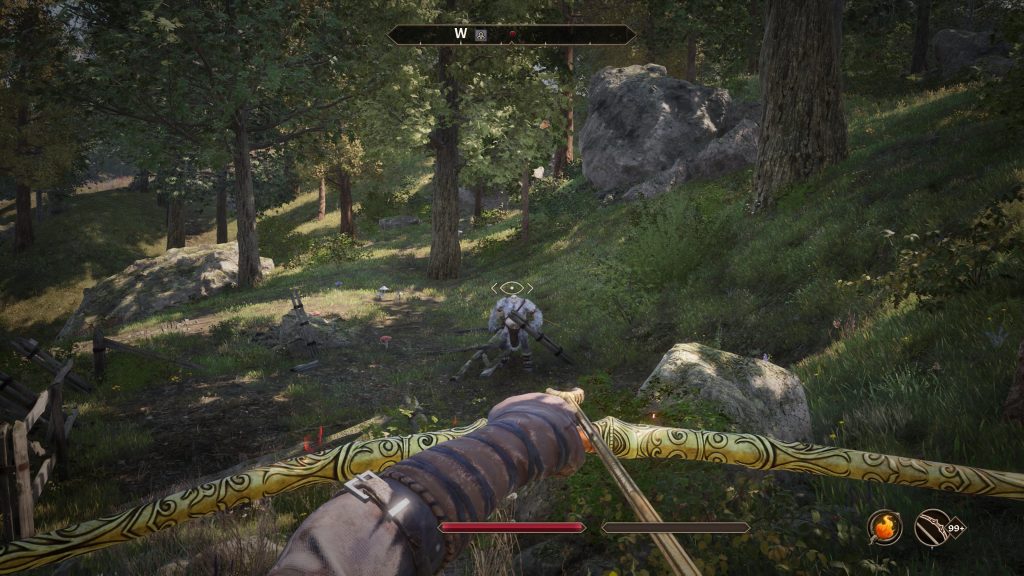Select the grey location marker on compass
The width and height of the screenshot is (1024, 576).
pos(482,34)
